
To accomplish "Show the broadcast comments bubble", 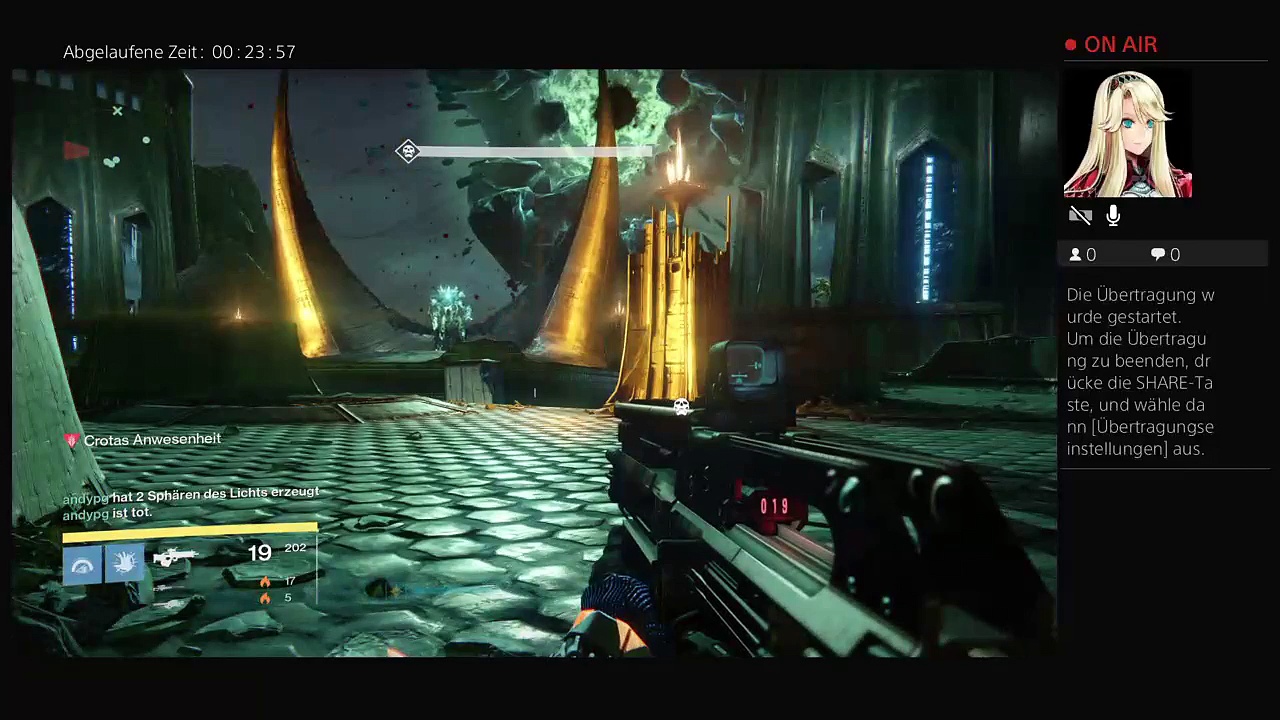I will [x=1158, y=255].
